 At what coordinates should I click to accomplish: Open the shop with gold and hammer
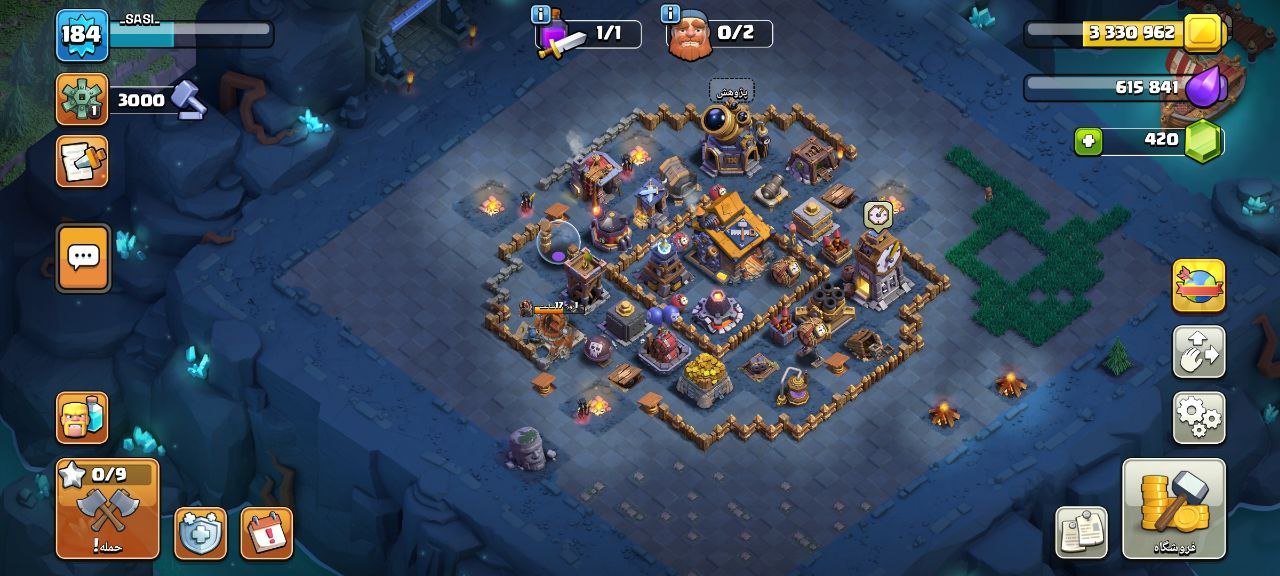point(1174,508)
